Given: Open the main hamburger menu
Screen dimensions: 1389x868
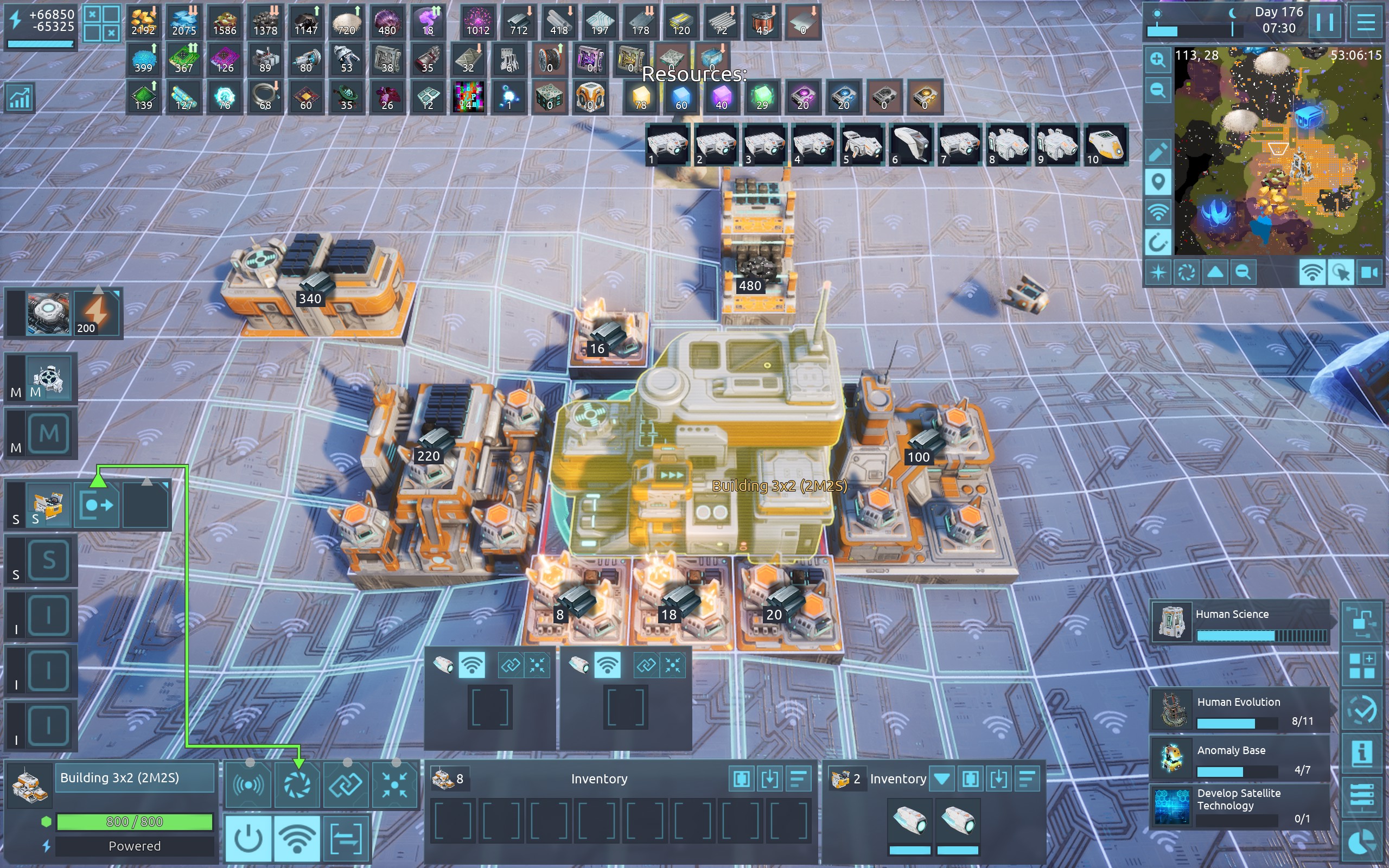Looking at the screenshot, I should pyautogui.click(x=1366, y=23).
